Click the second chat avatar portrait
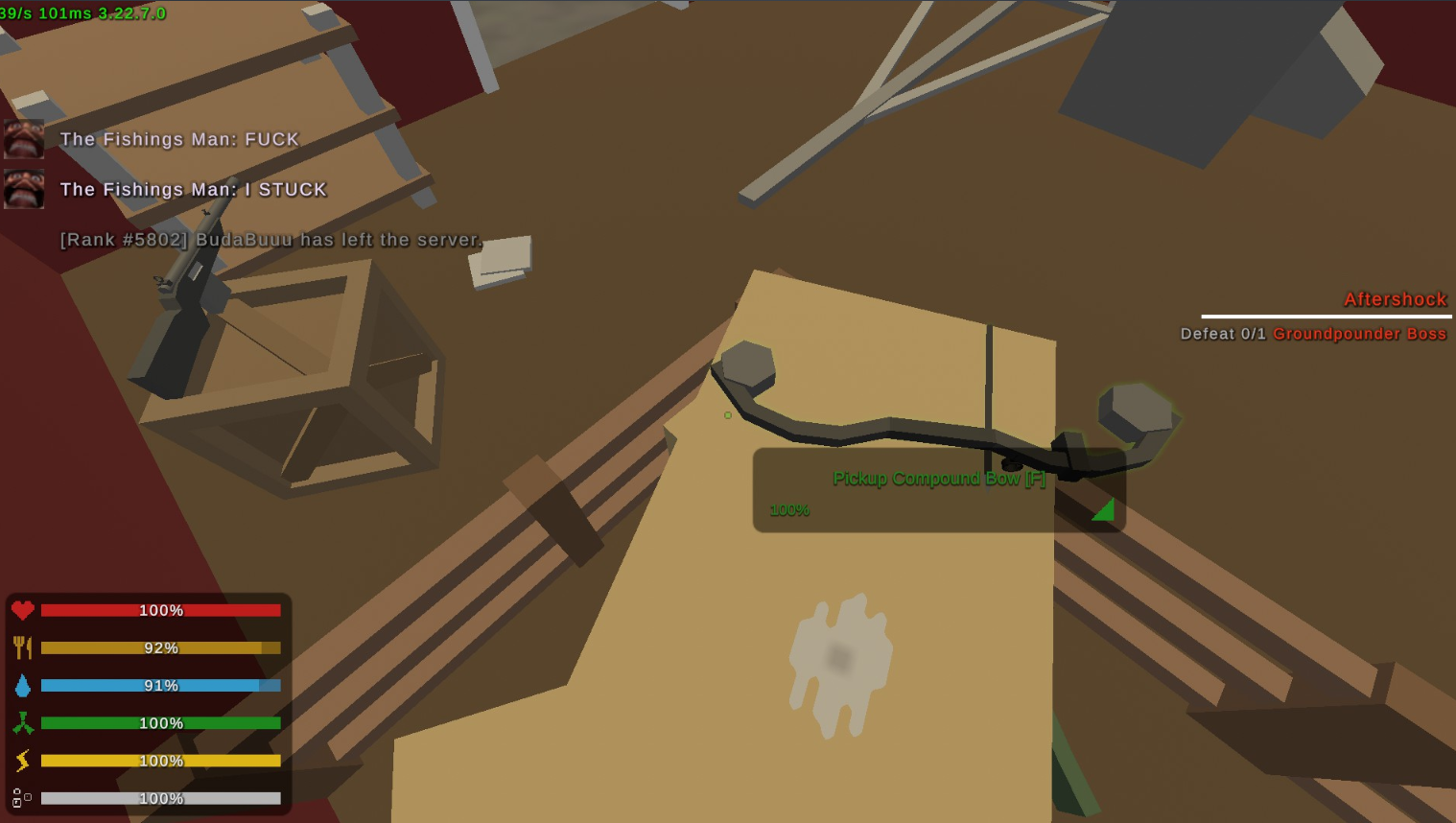Screen dimensions: 1456x823 tap(24, 189)
